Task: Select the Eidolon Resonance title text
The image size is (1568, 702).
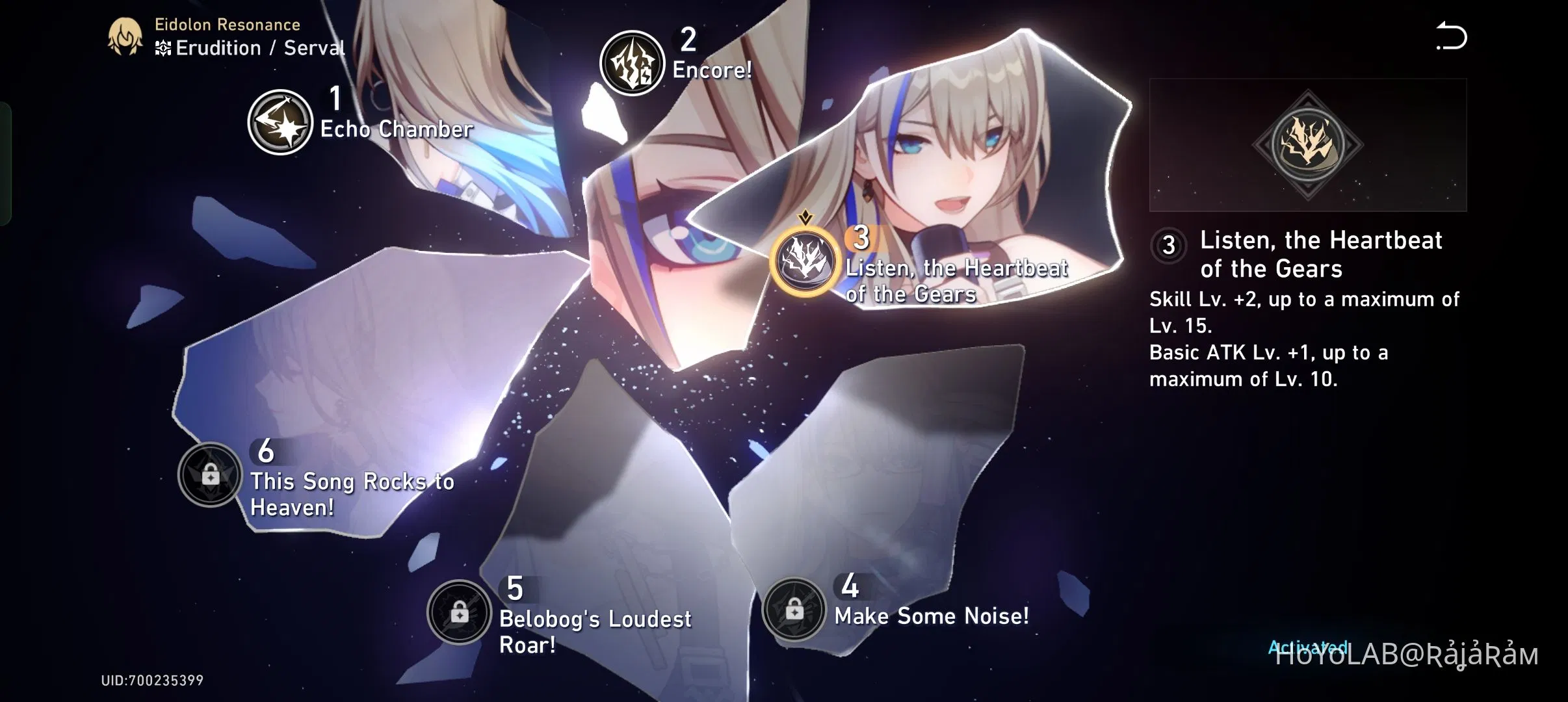Action: [226, 25]
